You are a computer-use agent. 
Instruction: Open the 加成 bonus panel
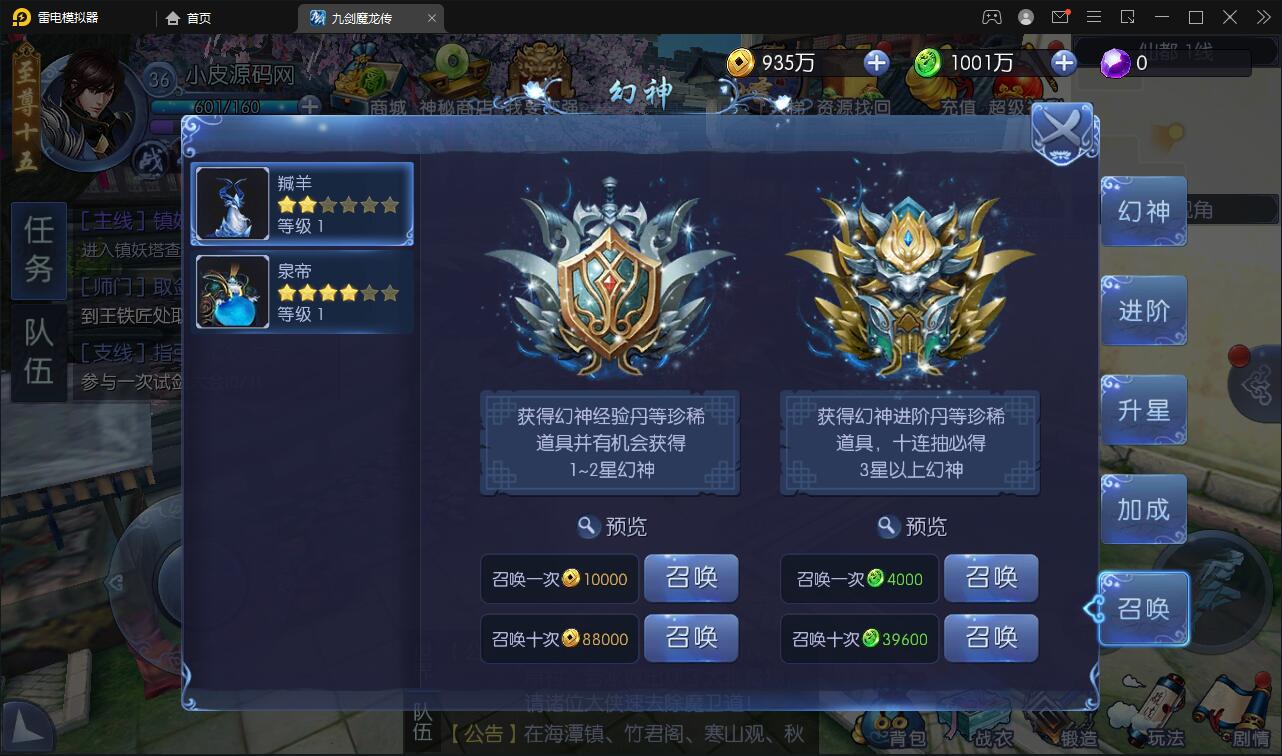1143,509
